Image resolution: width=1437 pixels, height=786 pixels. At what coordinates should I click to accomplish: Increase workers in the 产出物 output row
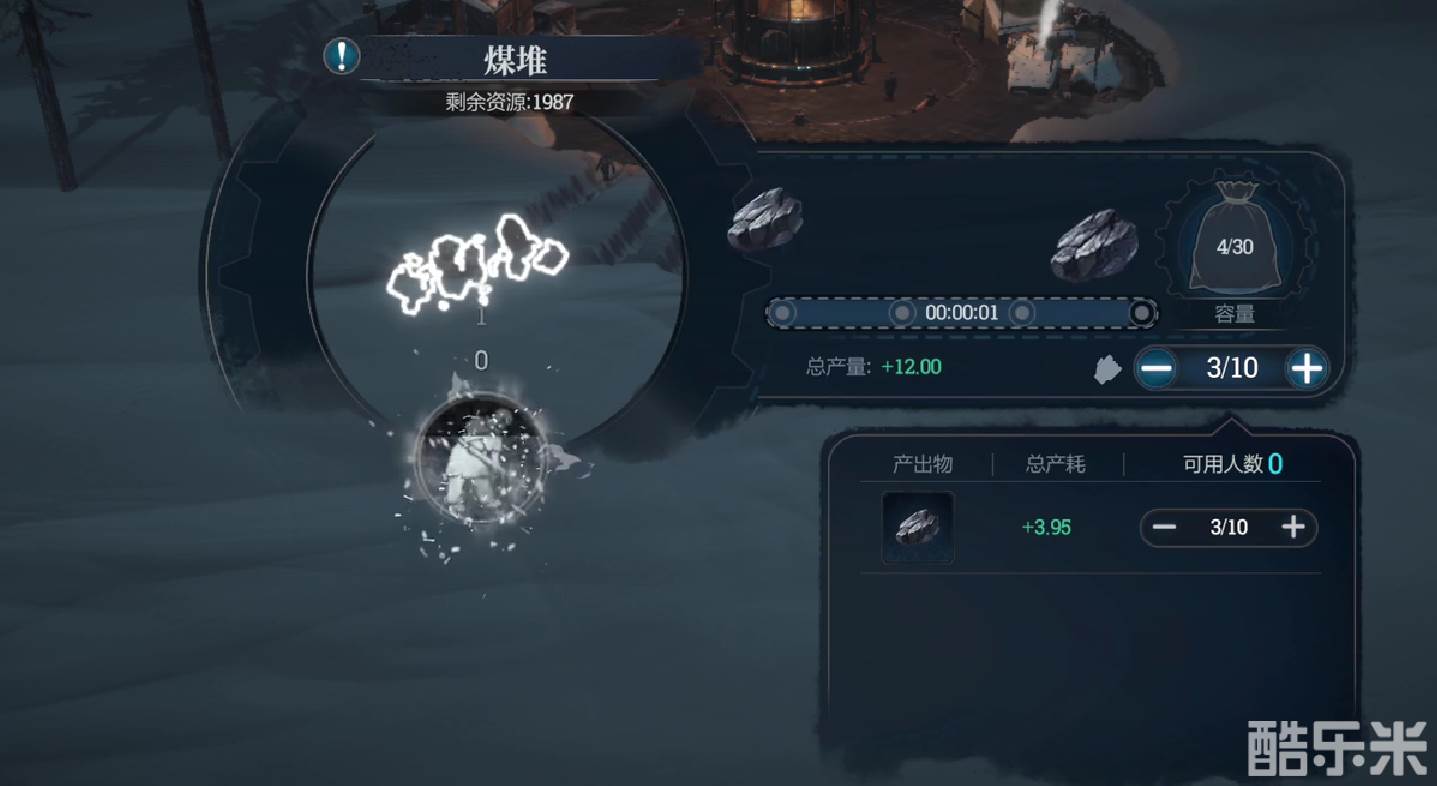[1293, 527]
